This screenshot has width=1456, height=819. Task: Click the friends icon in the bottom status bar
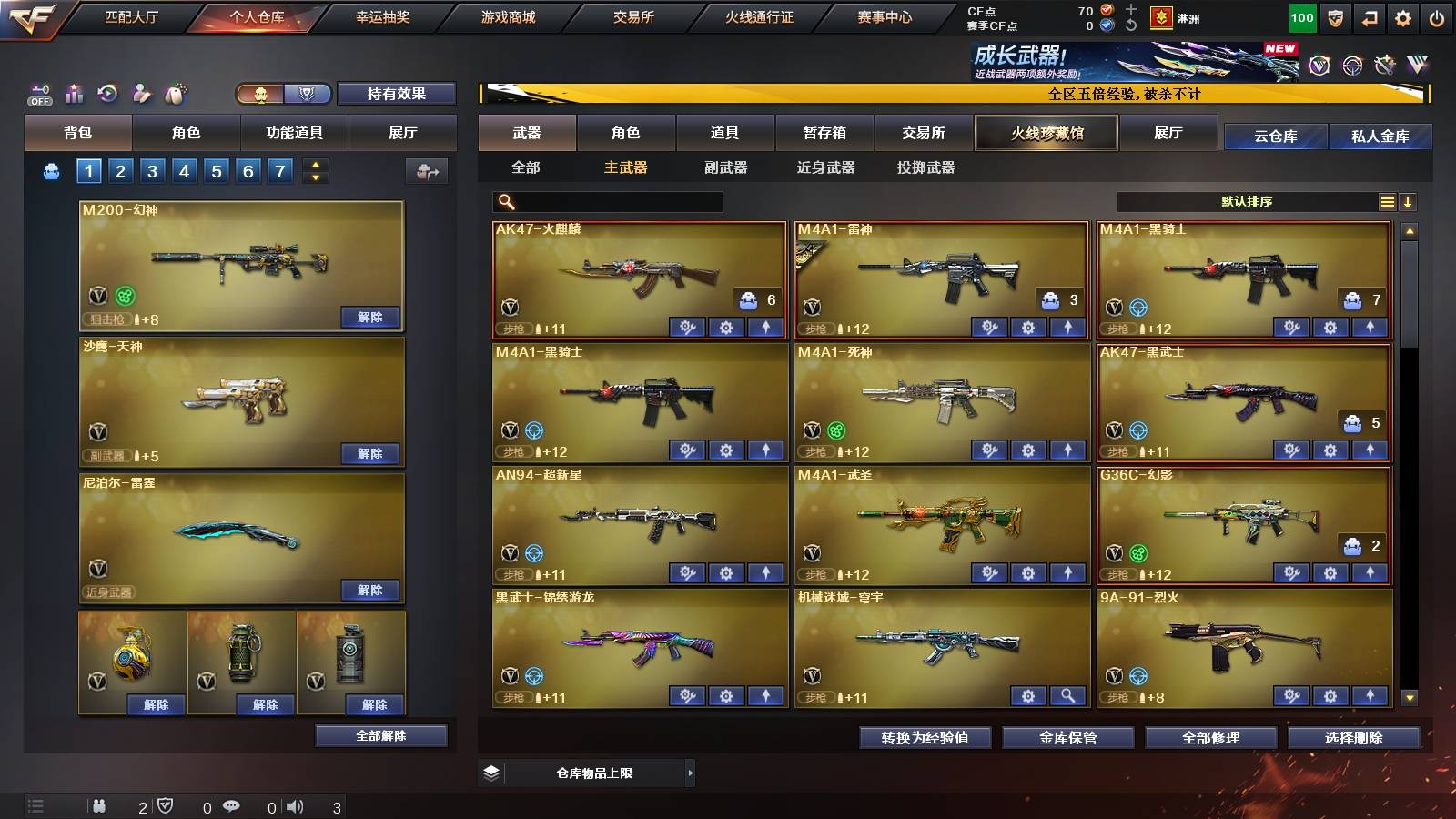coord(98,806)
